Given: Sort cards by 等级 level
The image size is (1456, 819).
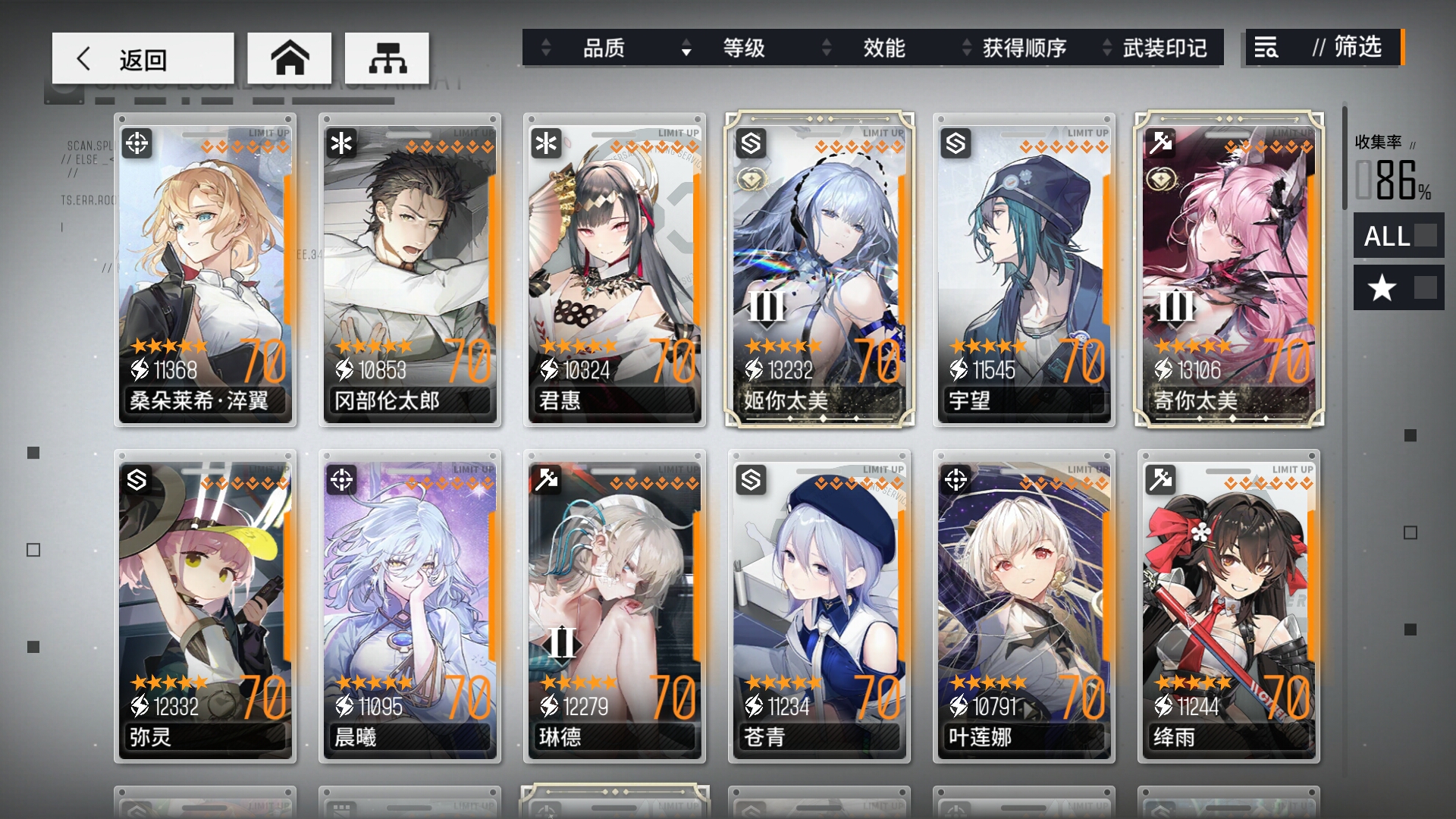Looking at the screenshot, I should [743, 48].
